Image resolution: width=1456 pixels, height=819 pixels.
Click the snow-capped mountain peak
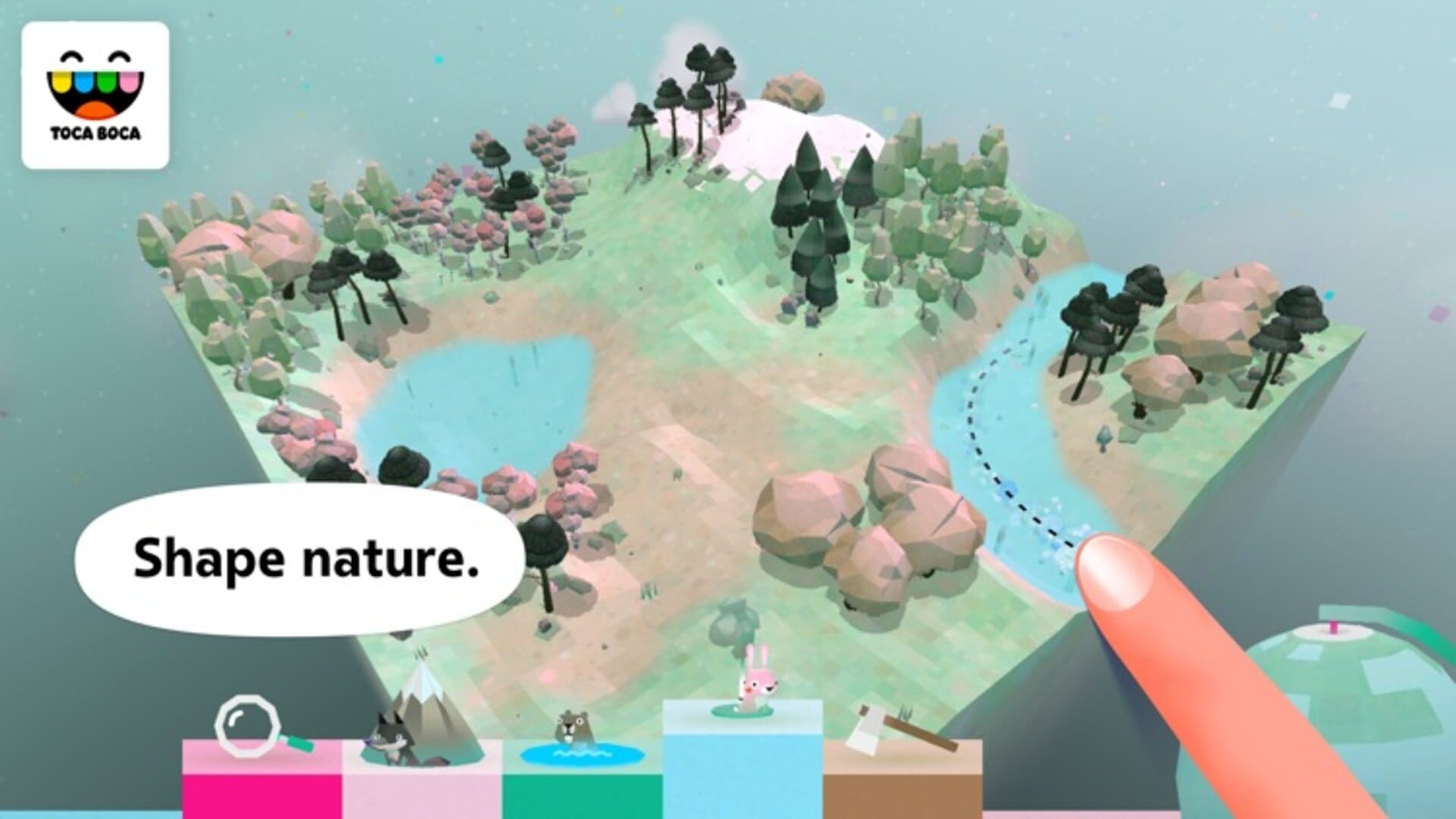781,121
